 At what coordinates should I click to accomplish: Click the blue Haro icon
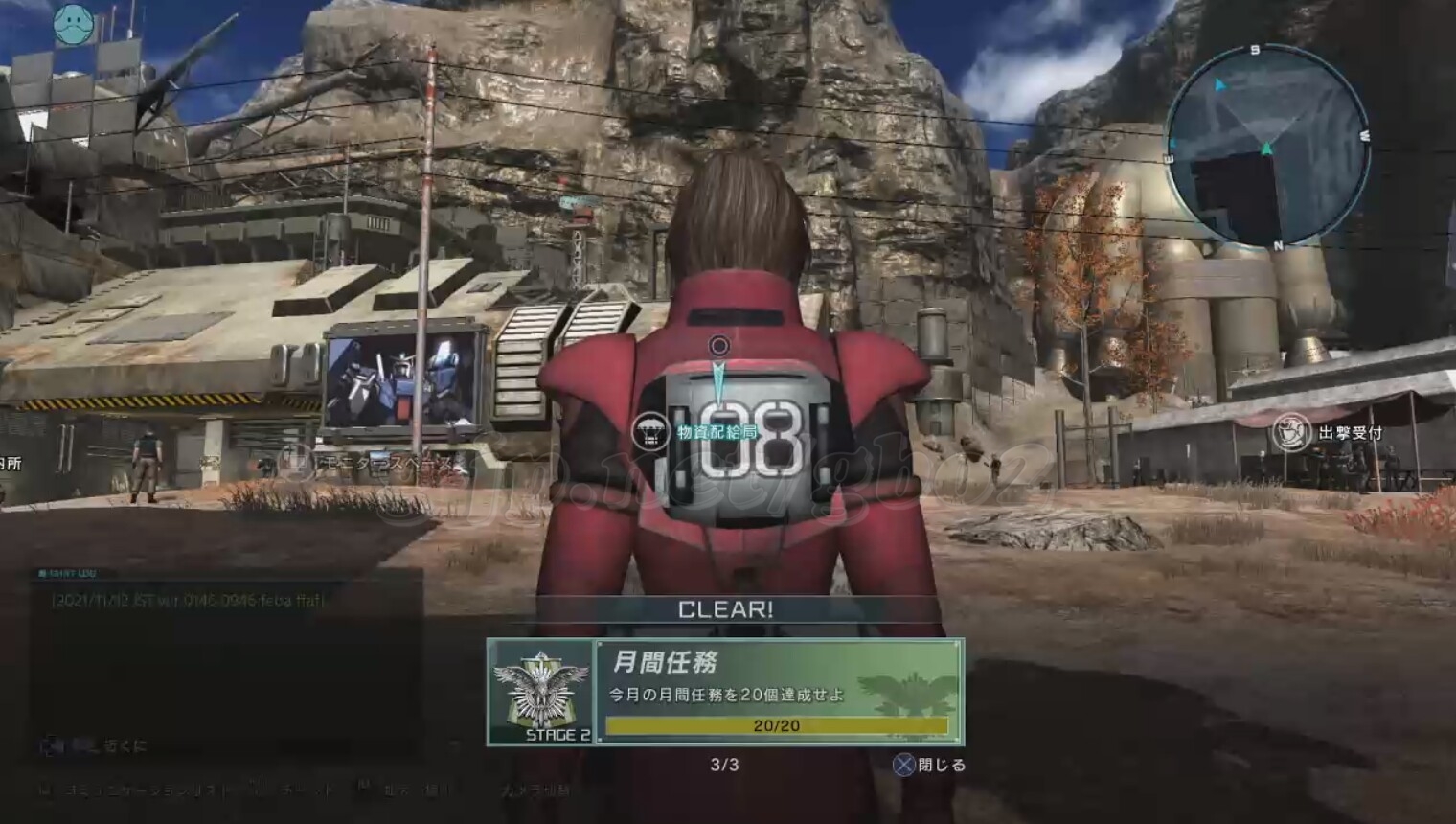(73, 24)
